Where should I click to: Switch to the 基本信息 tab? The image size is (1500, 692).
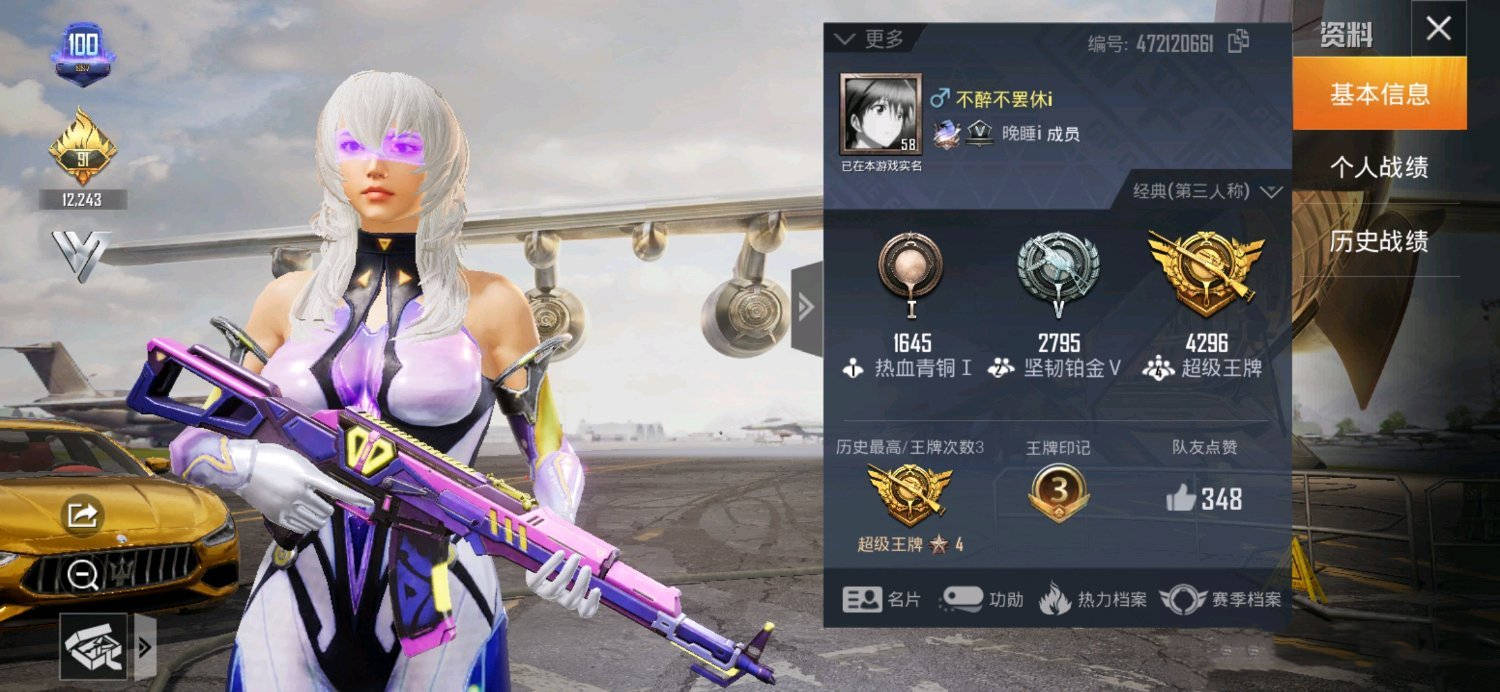point(1379,94)
